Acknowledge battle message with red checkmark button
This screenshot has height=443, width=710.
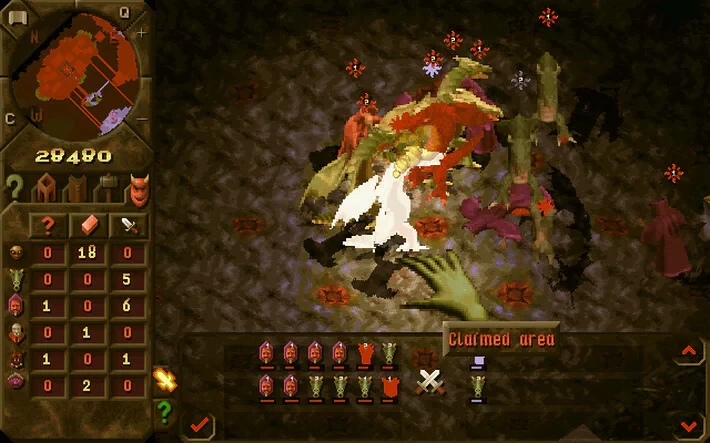[x=199, y=425]
